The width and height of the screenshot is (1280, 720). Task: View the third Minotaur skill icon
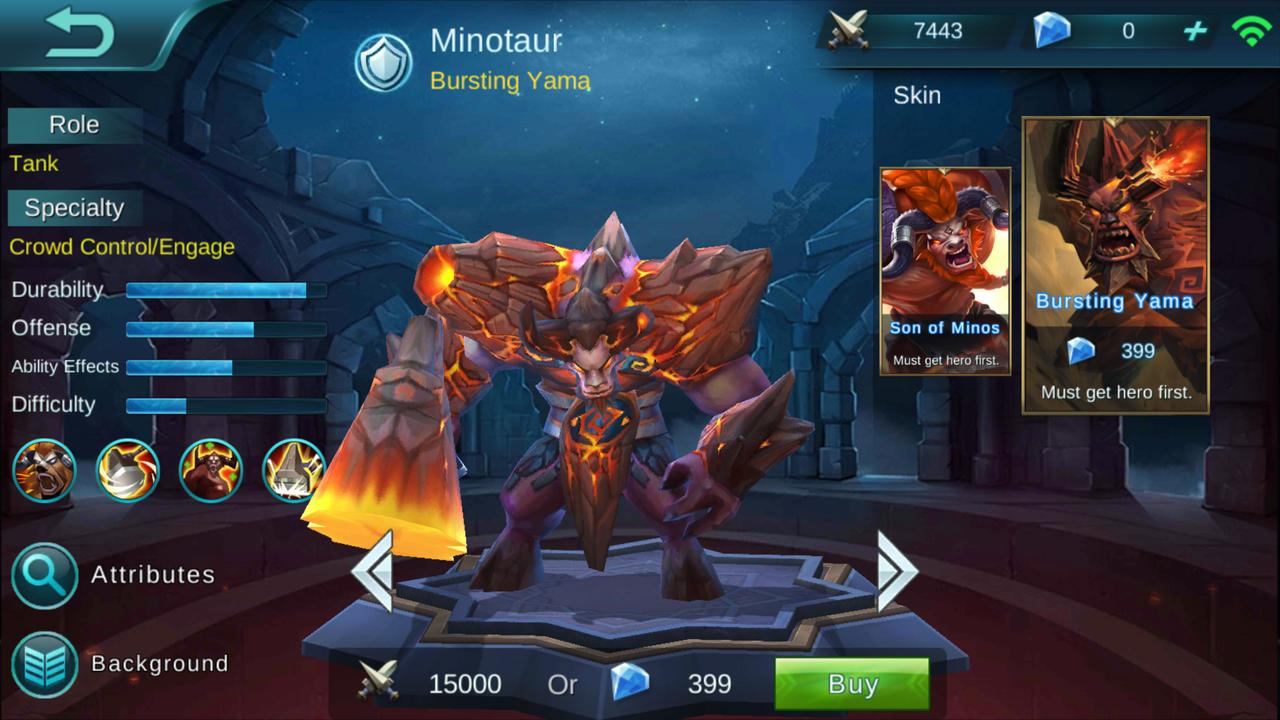click(211, 470)
